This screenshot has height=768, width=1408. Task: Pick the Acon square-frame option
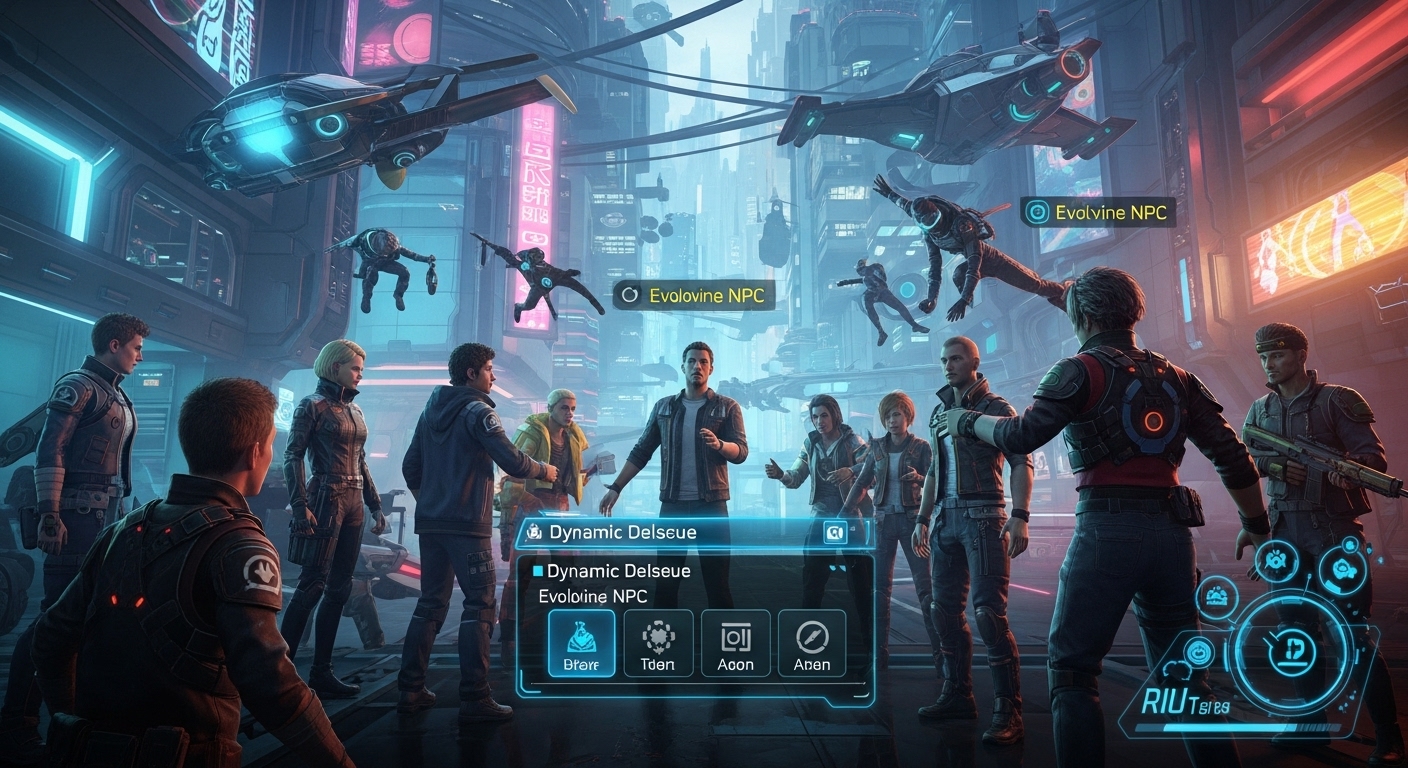click(x=735, y=643)
